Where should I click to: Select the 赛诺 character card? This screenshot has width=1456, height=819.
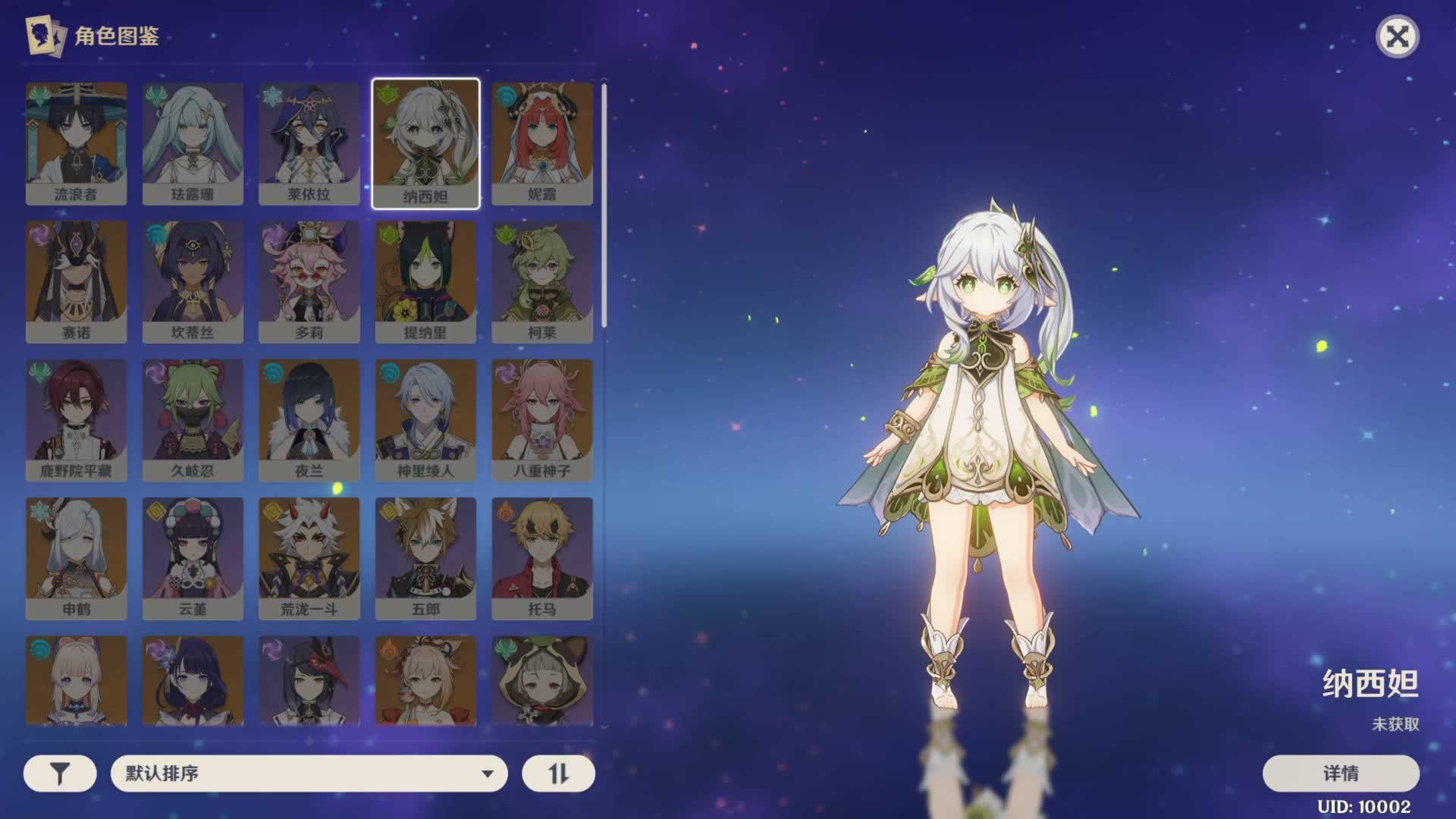click(x=76, y=281)
